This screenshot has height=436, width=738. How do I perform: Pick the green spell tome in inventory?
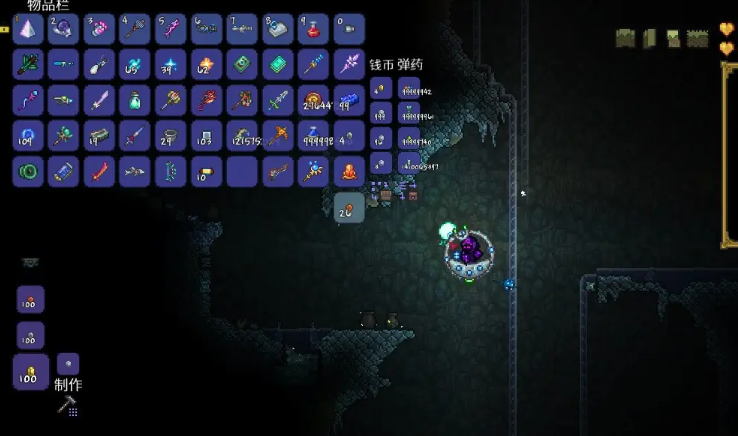(242, 64)
